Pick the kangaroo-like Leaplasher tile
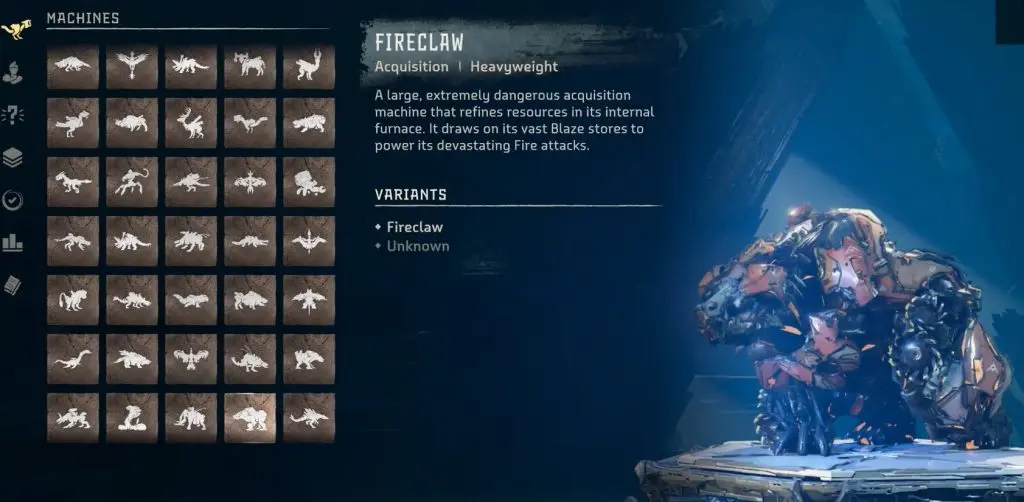The height and width of the screenshot is (502, 1024). (x=309, y=65)
